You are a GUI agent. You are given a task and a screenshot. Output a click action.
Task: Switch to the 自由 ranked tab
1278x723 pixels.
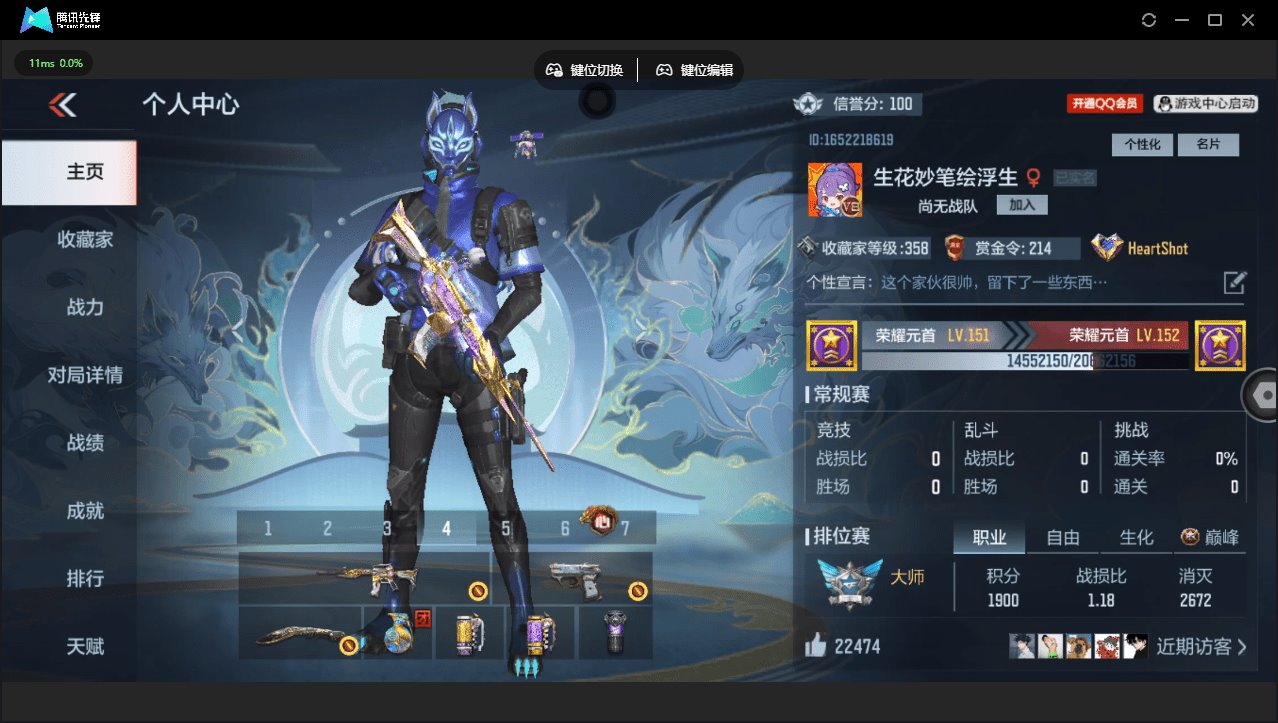coord(1062,538)
